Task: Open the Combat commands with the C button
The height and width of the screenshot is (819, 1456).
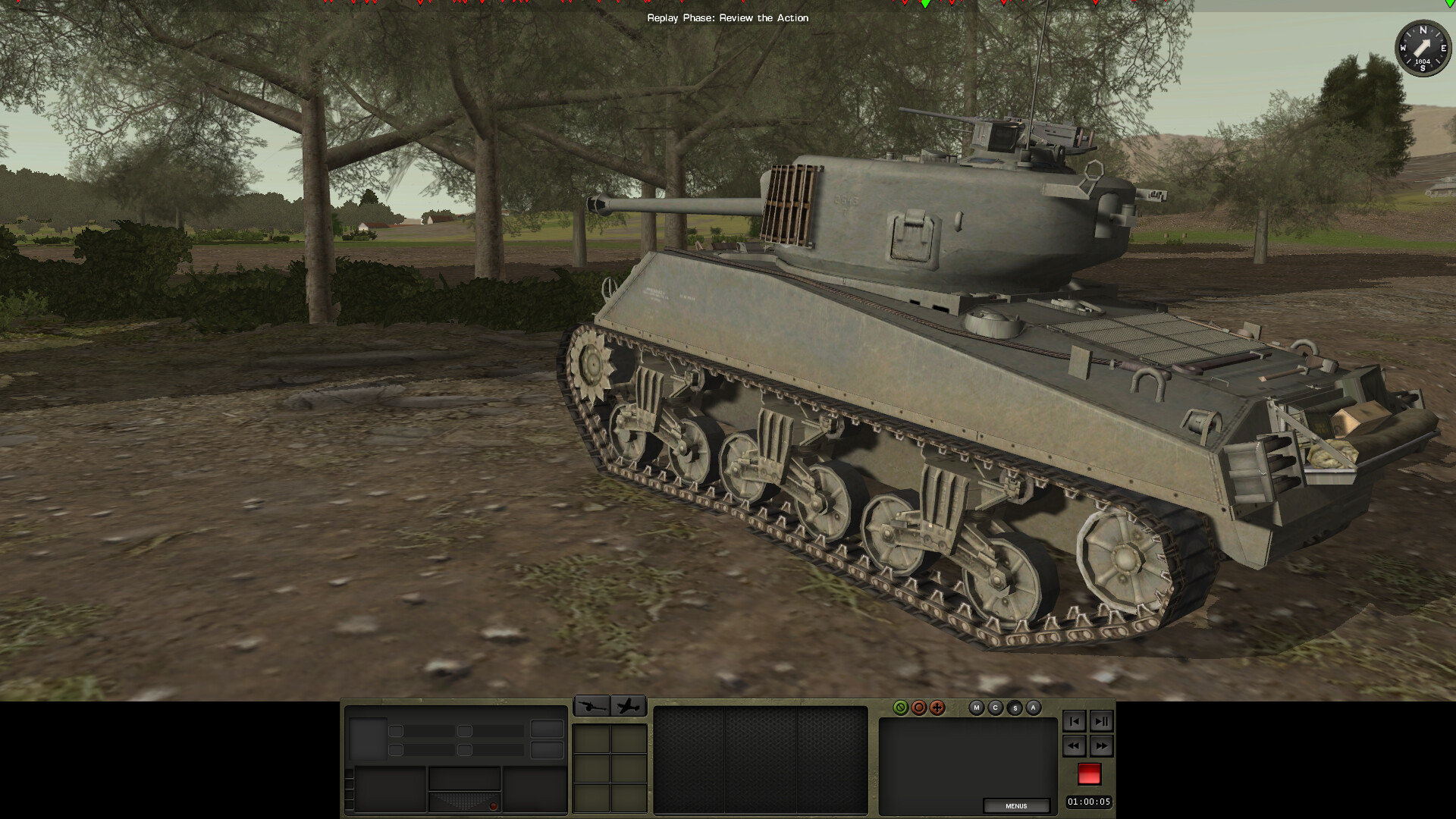Action: click(x=995, y=708)
